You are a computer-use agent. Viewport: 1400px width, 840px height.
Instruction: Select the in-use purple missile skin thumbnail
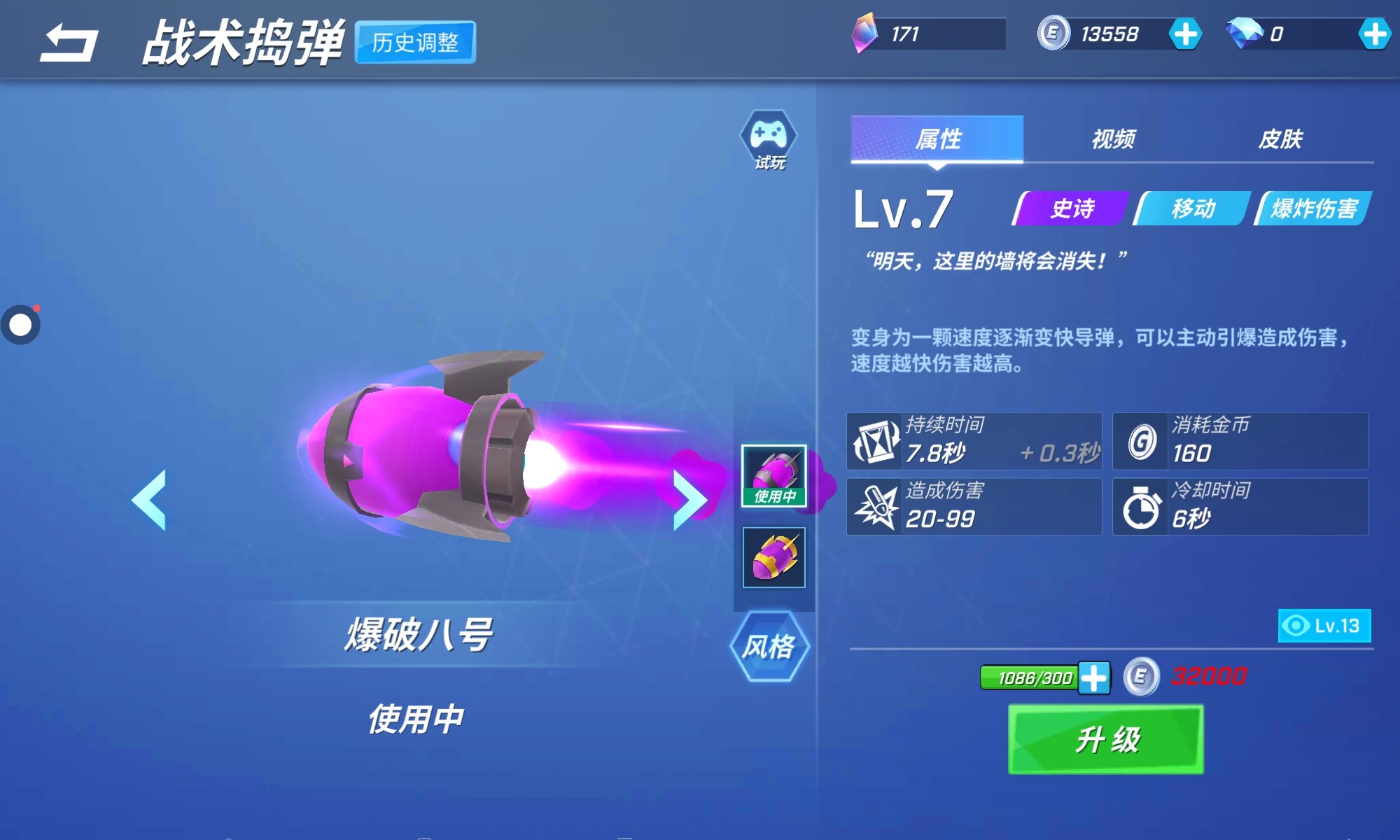coord(774,475)
